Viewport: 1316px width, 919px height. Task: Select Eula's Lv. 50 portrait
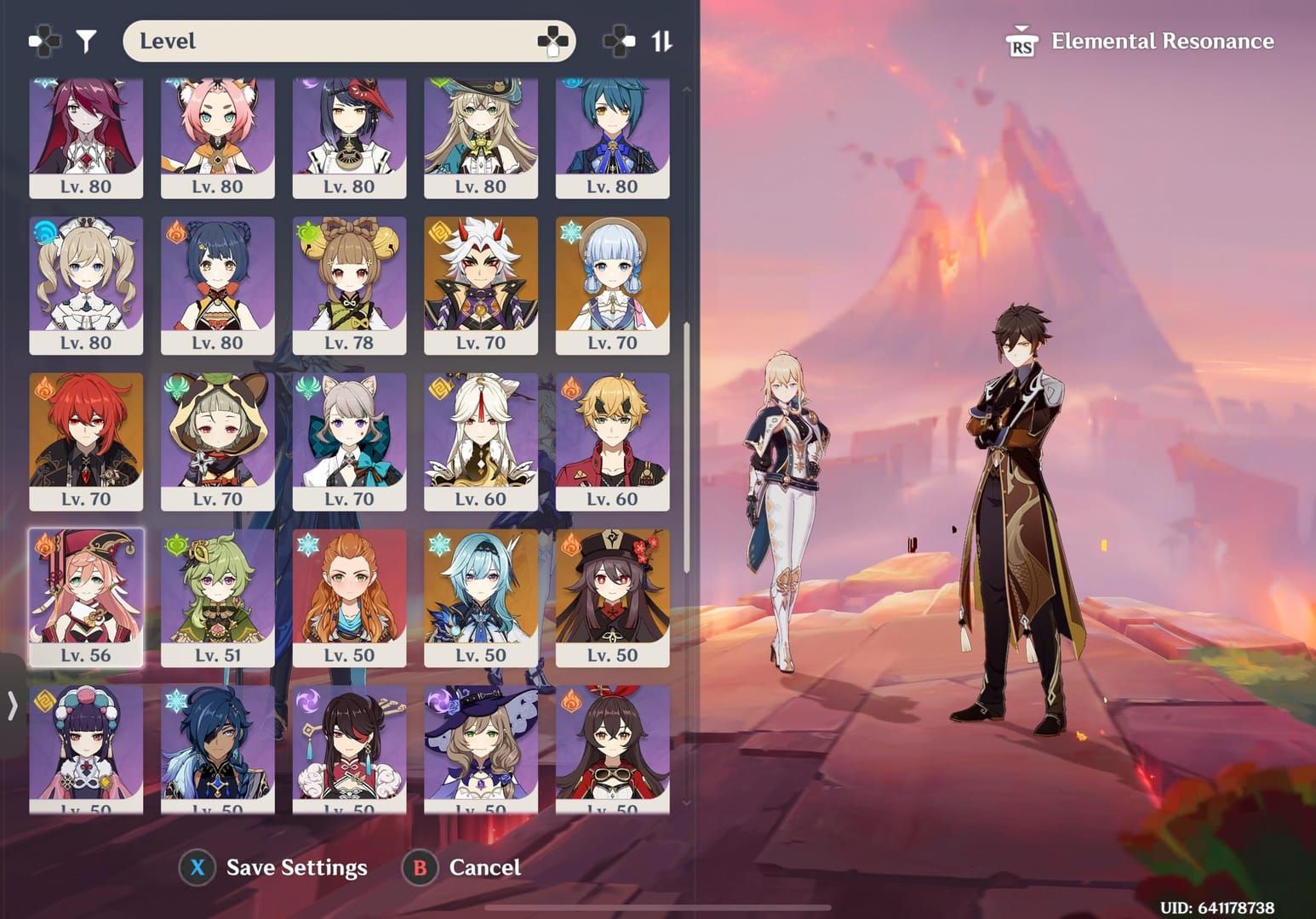[x=481, y=596]
